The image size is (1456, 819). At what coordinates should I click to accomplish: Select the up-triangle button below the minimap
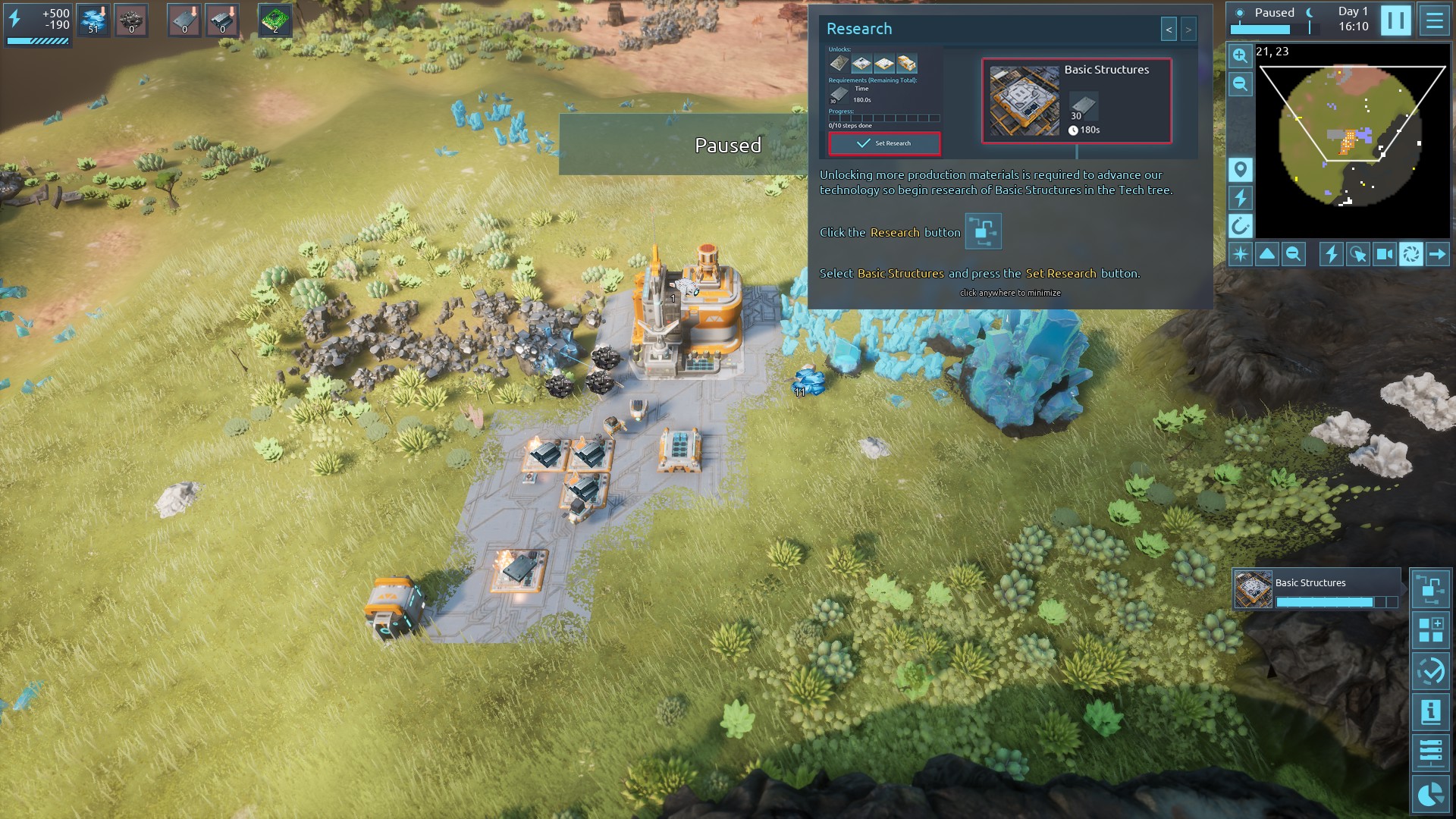pos(1267,254)
